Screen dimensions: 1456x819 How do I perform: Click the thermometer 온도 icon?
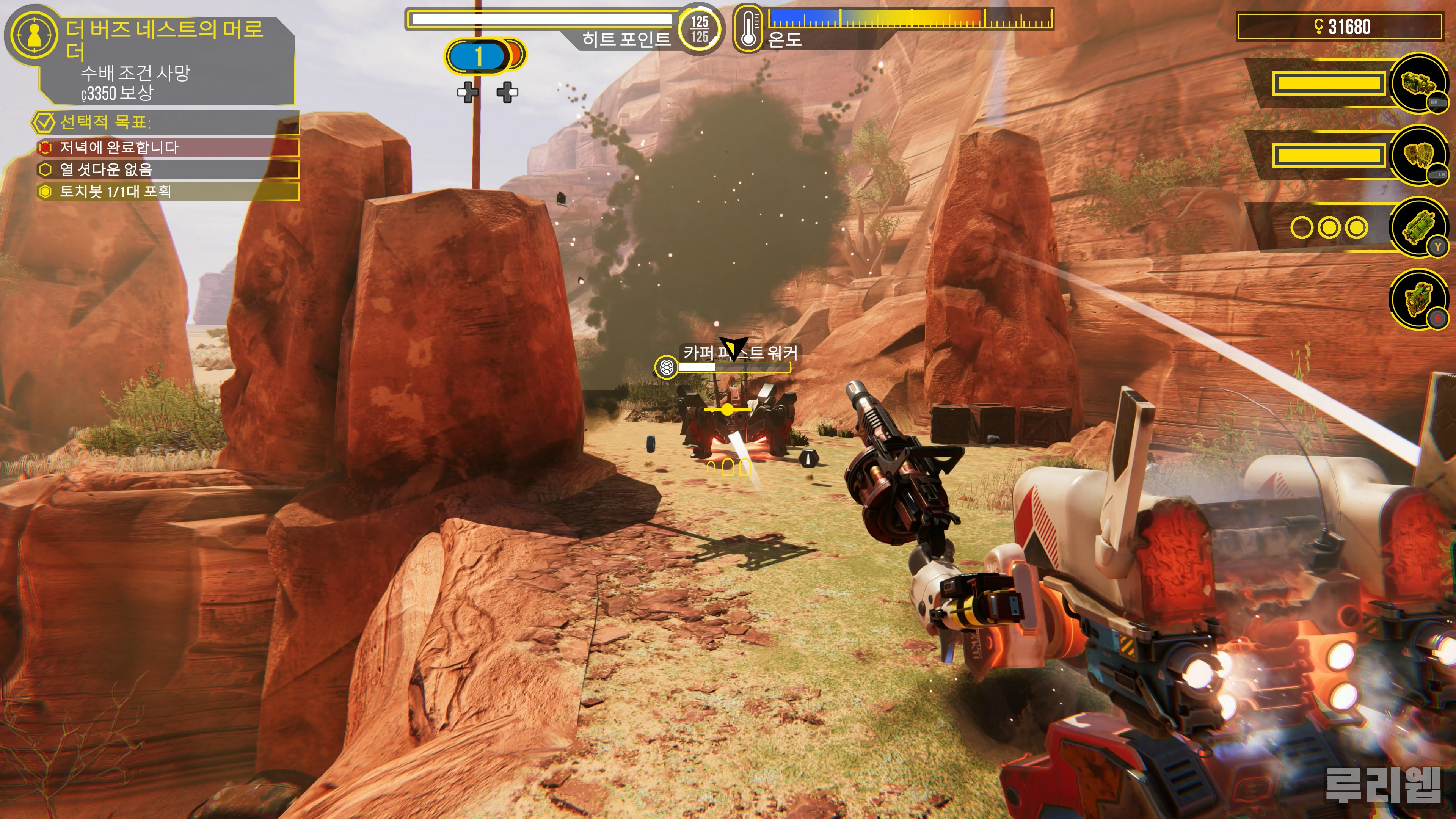(x=748, y=28)
